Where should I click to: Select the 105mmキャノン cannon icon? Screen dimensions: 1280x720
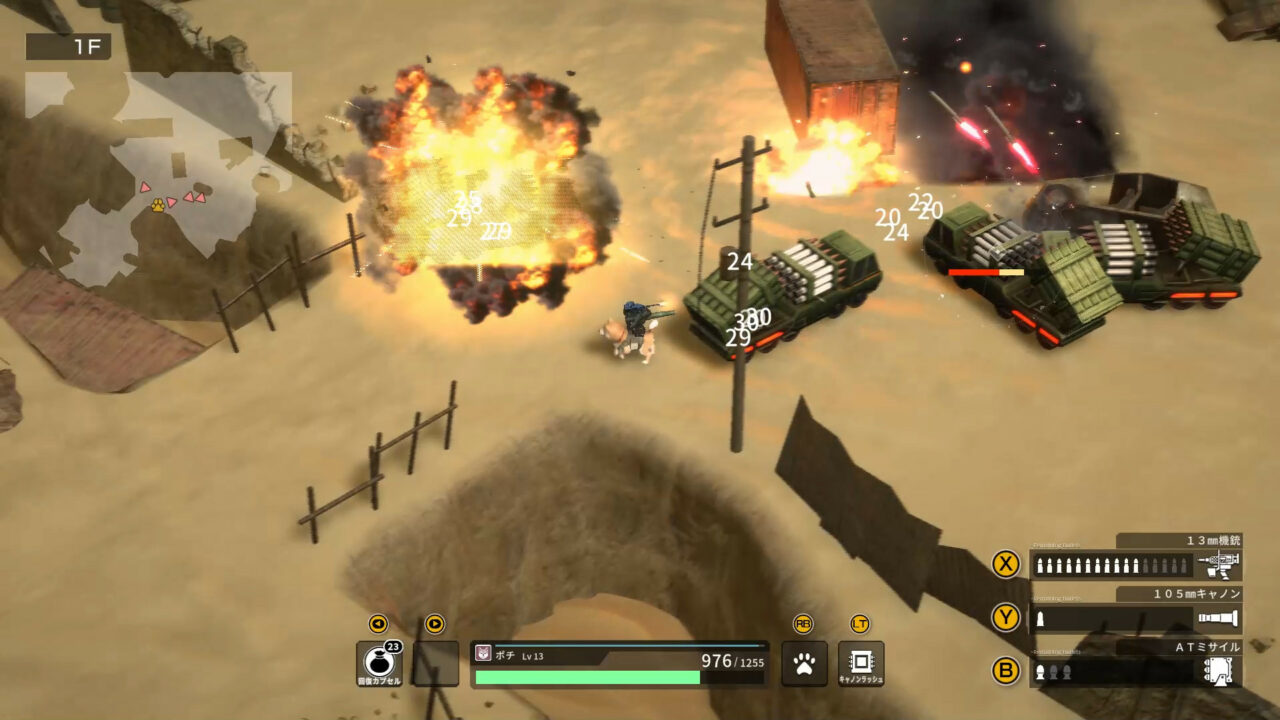pyautogui.click(x=1218, y=616)
